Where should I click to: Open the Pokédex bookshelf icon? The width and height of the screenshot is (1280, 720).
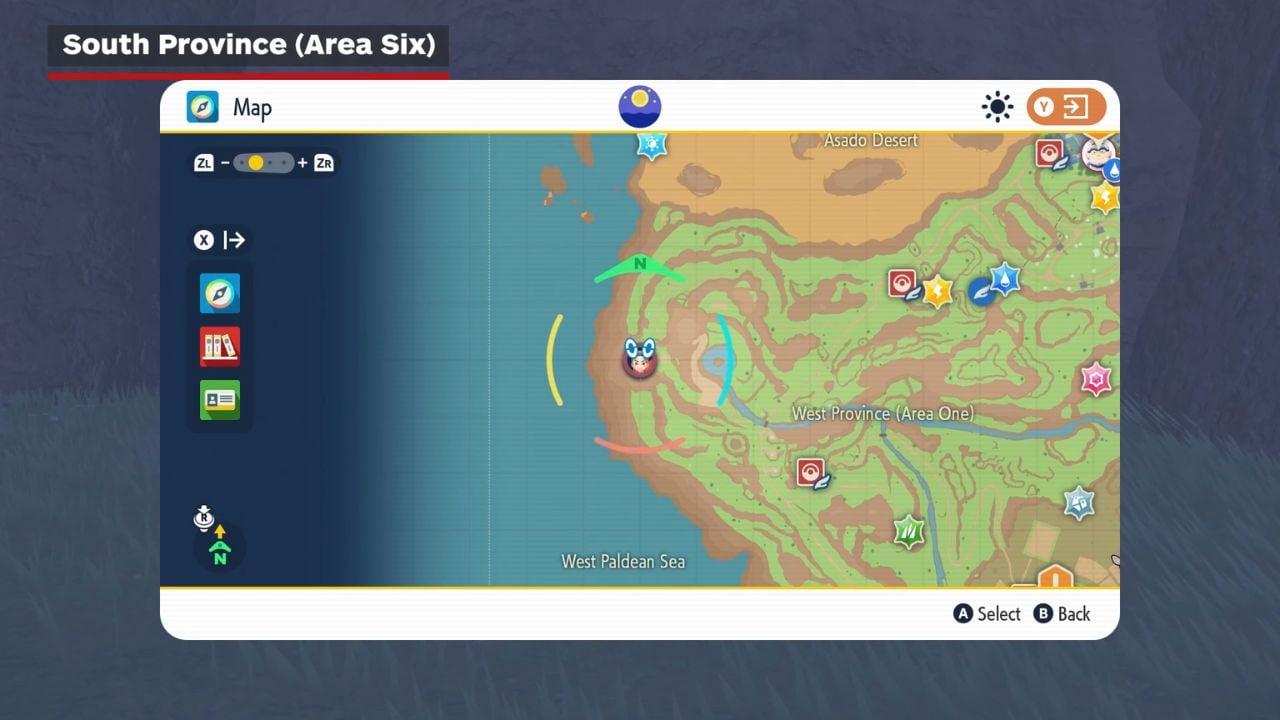pos(220,346)
